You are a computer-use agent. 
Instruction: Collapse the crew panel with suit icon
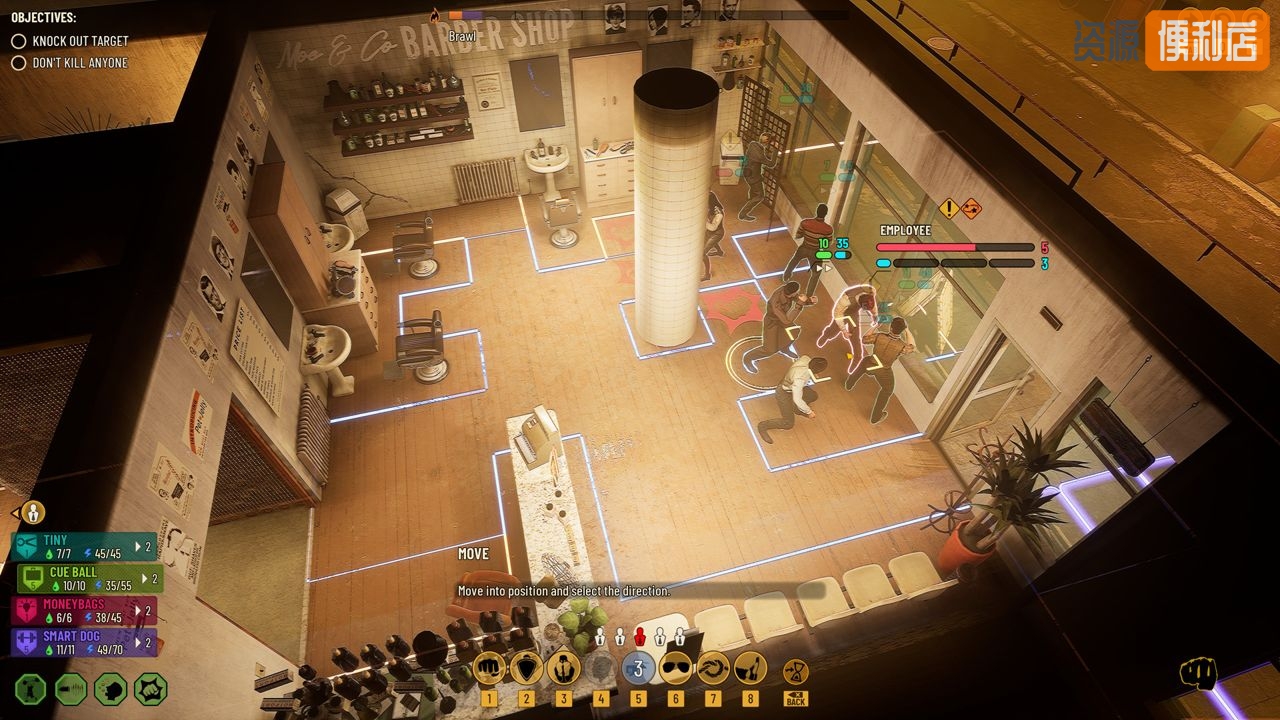[x=32, y=513]
